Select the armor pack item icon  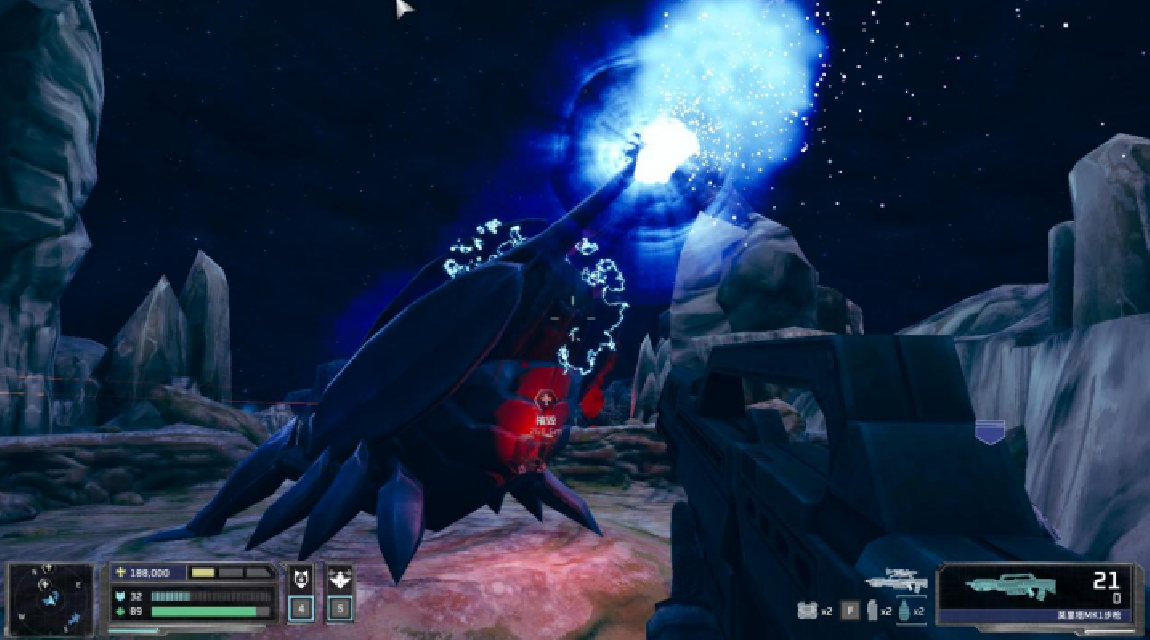tap(809, 610)
